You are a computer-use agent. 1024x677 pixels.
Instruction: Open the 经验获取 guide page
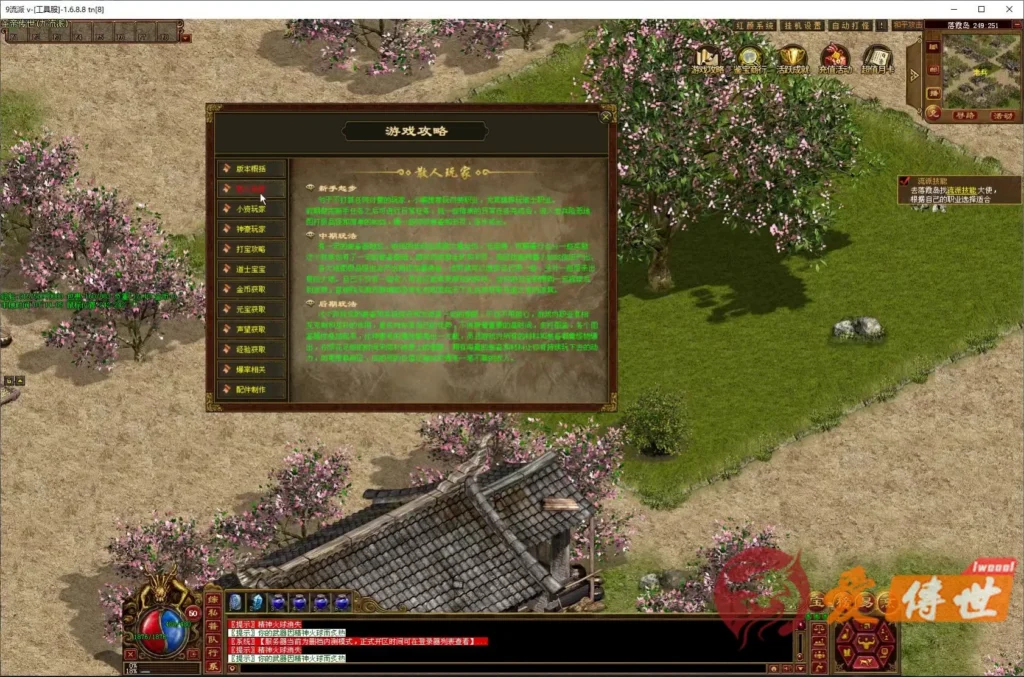click(x=251, y=349)
